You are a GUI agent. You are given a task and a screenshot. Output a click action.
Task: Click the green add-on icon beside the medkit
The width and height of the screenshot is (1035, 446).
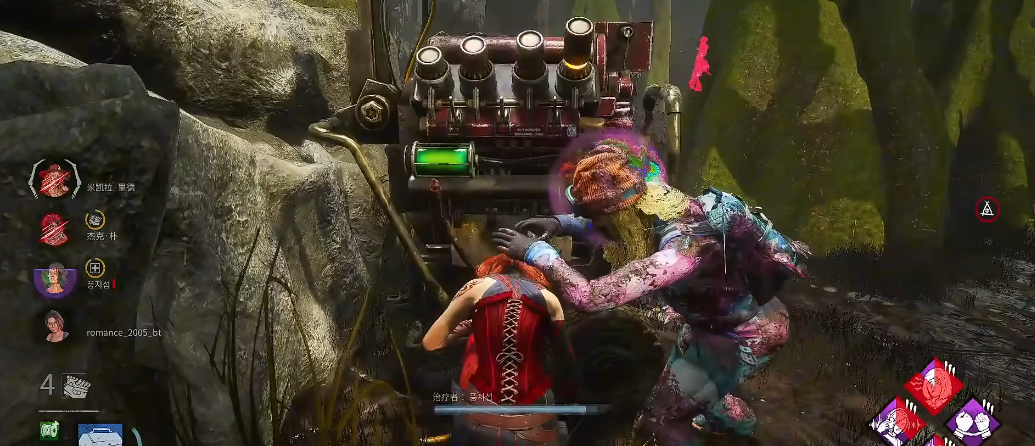point(50,431)
